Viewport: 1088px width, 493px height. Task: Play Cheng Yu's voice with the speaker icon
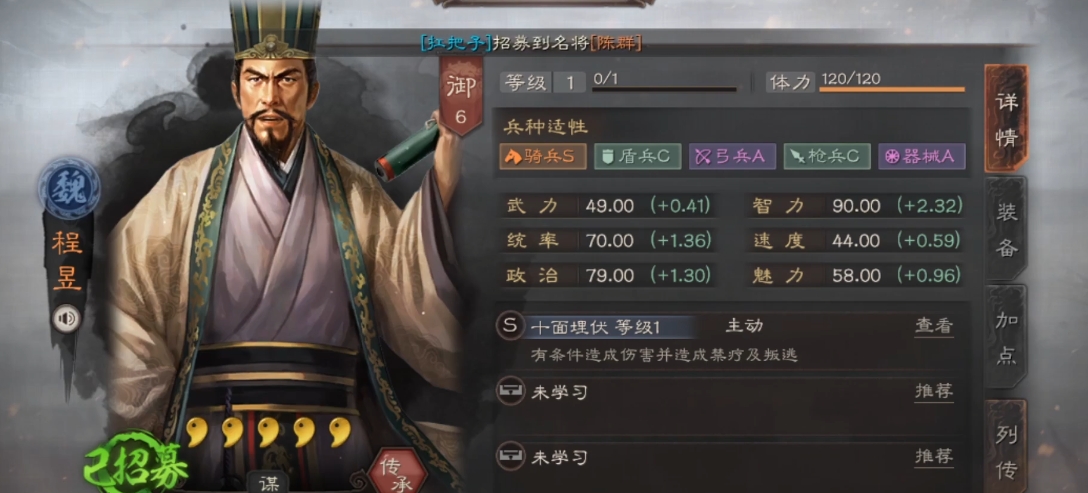[68, 318]
